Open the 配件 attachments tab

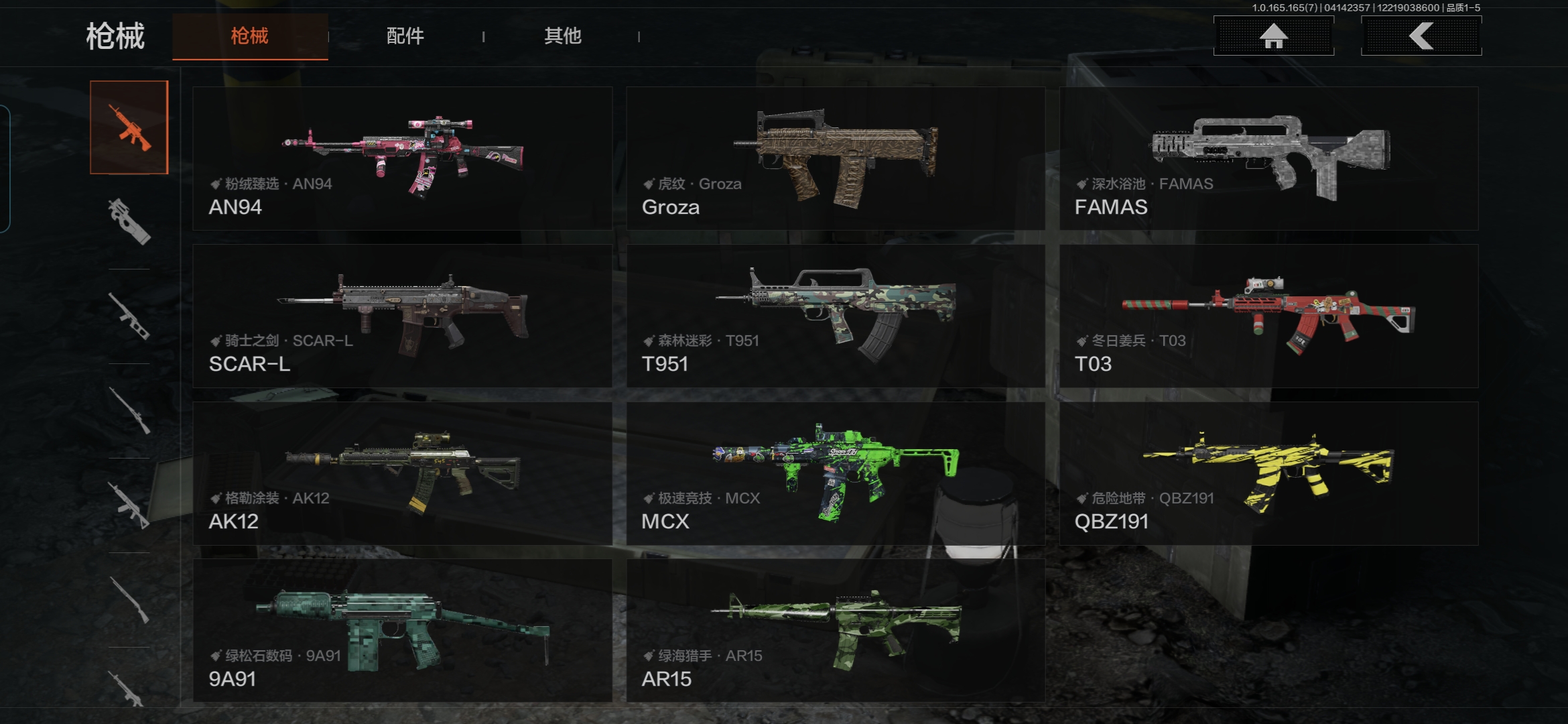(x=405, y=36)
